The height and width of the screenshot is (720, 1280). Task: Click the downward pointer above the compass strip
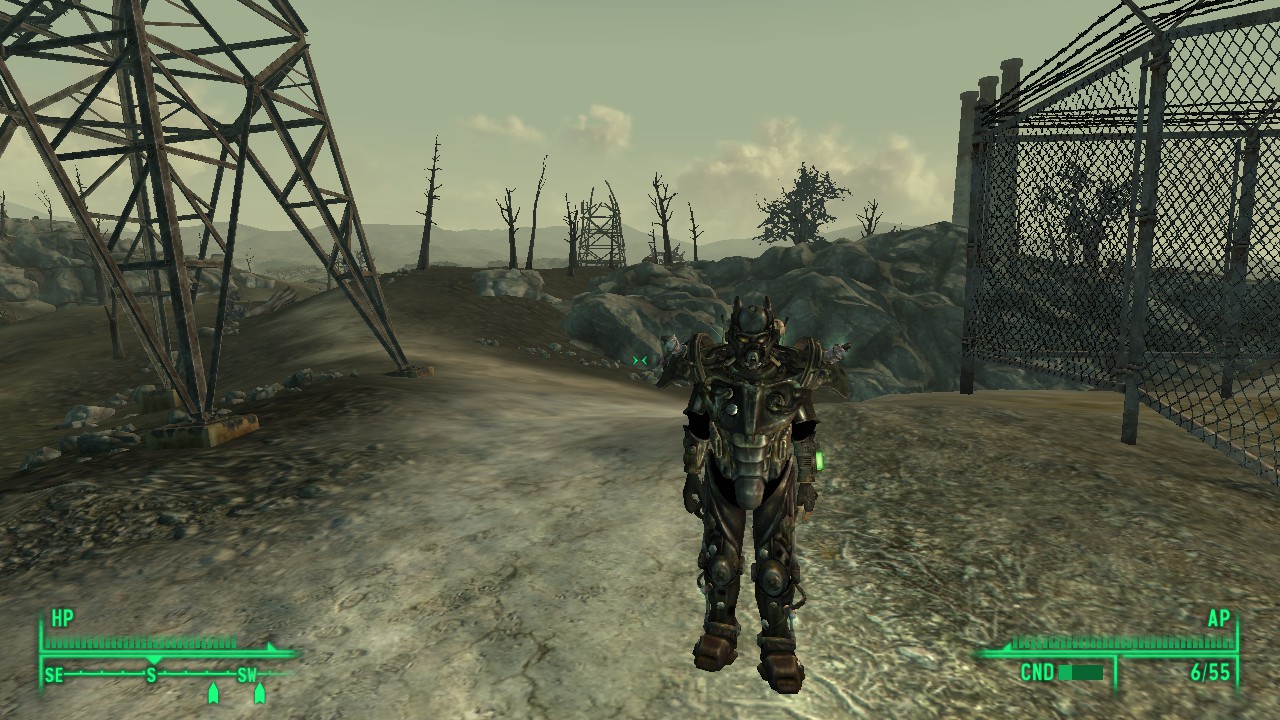(x=154, y=660)
